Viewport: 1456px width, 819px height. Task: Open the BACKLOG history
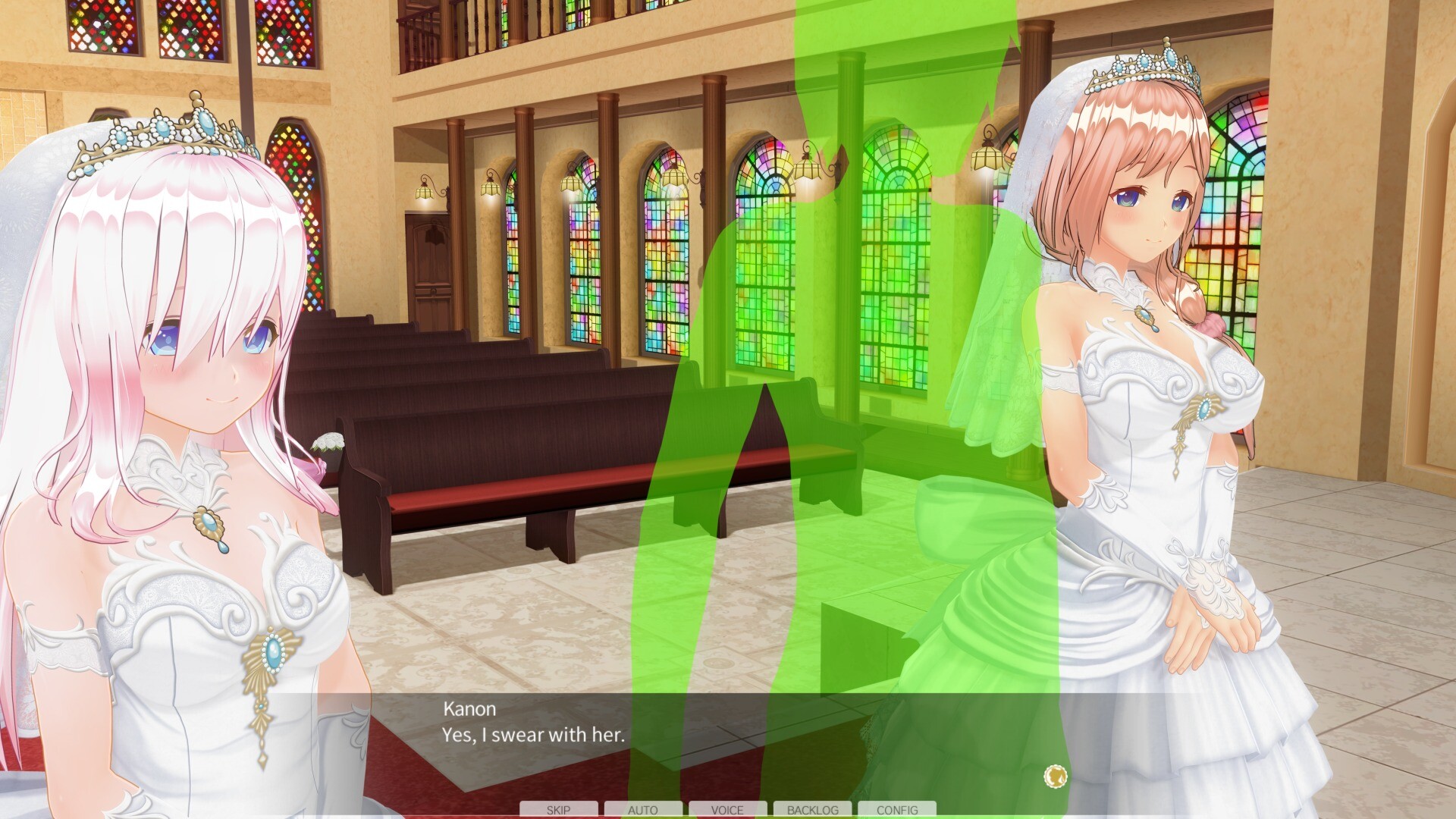tap(814, 810)
